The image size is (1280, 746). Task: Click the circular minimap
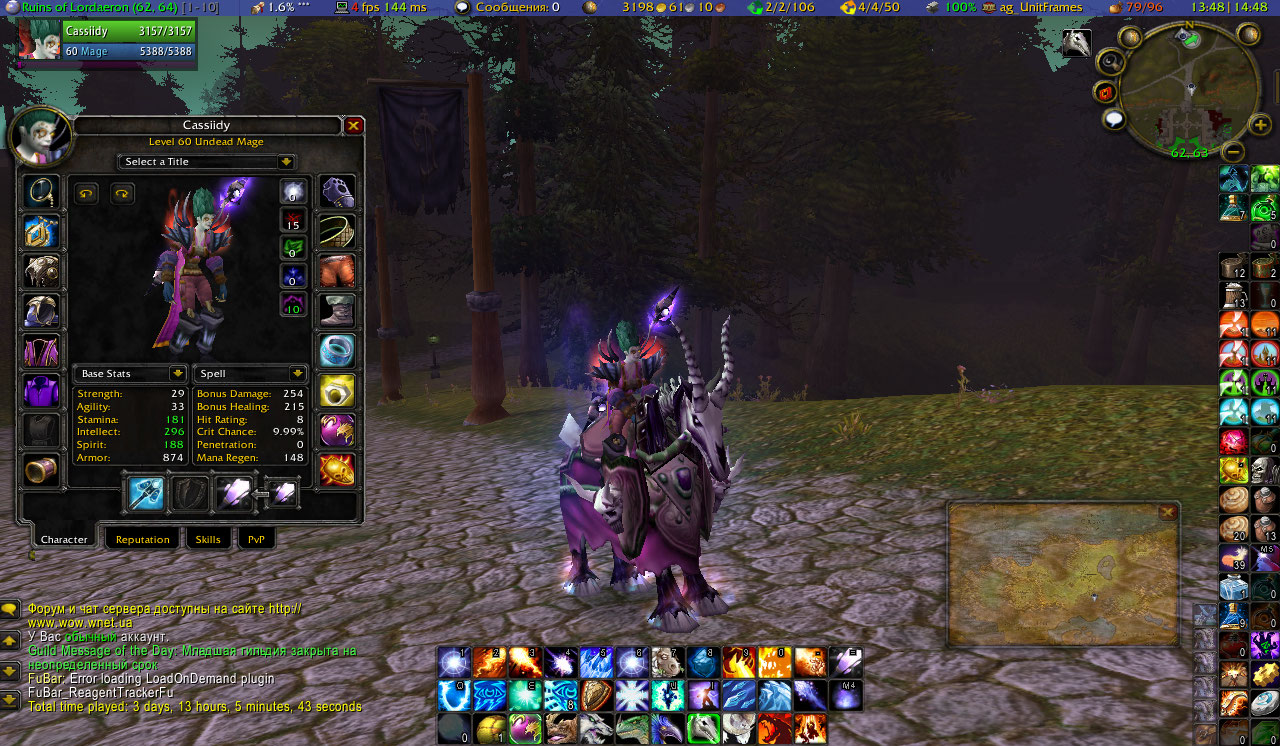[1188, 92]
